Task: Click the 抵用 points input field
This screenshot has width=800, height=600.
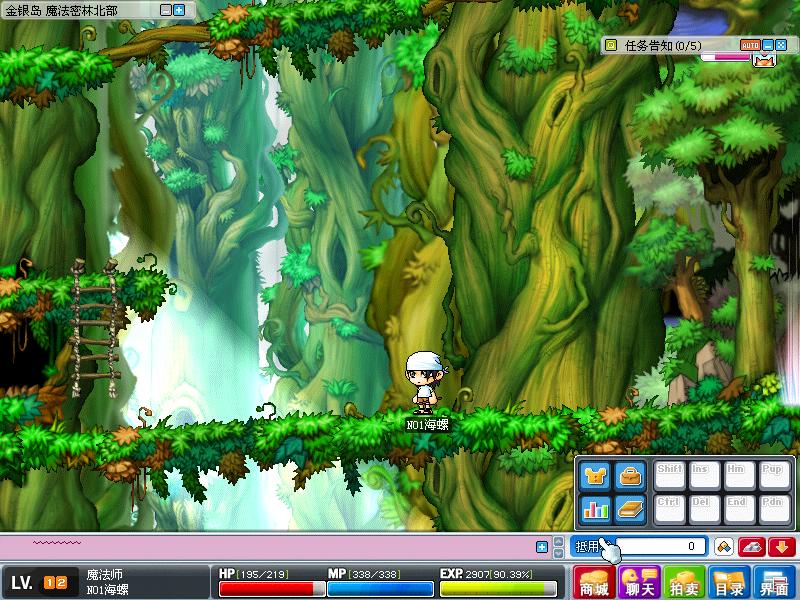Action: coord(660,547)
